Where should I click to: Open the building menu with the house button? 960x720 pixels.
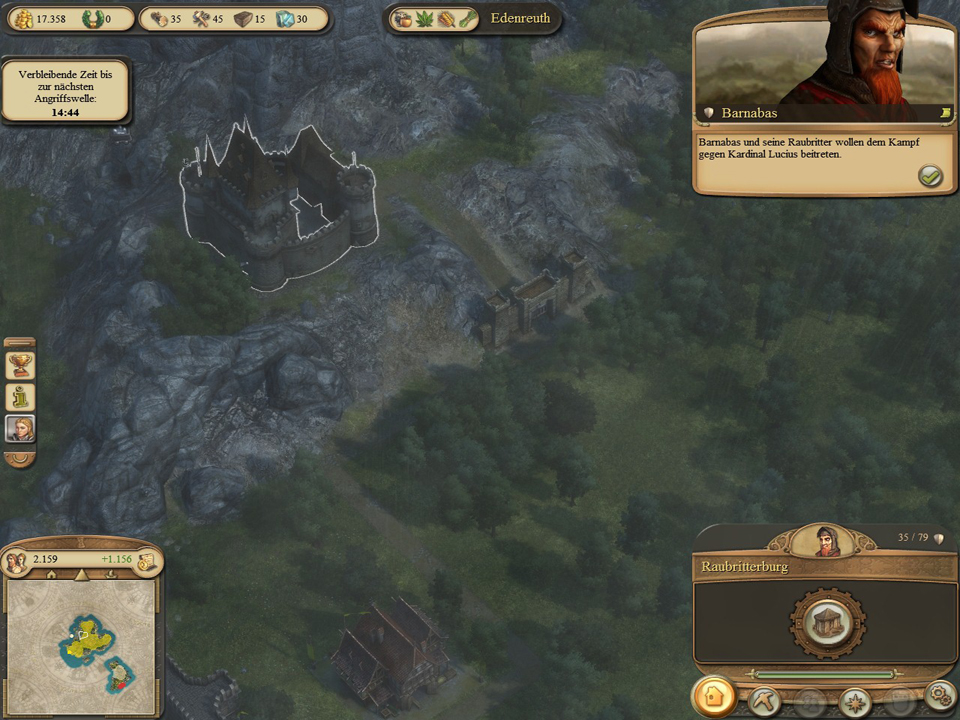coord(714,697)
